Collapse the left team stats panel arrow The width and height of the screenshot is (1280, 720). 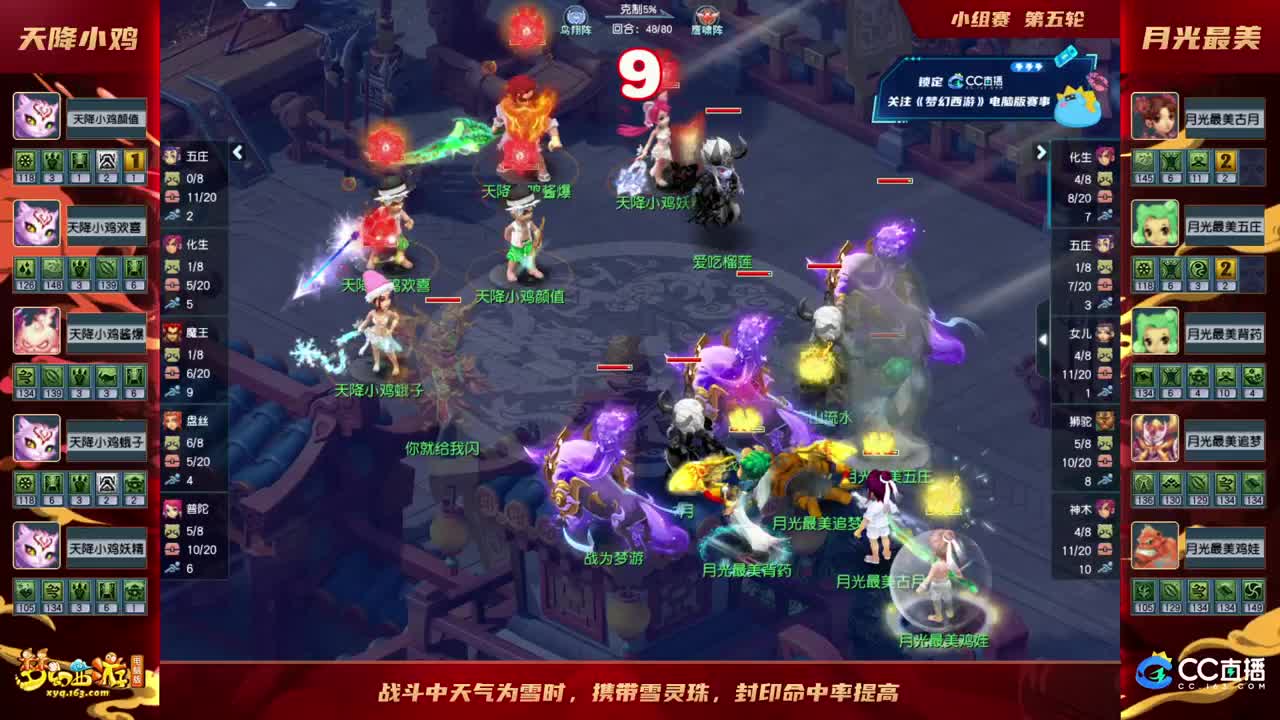pos(238,153)
